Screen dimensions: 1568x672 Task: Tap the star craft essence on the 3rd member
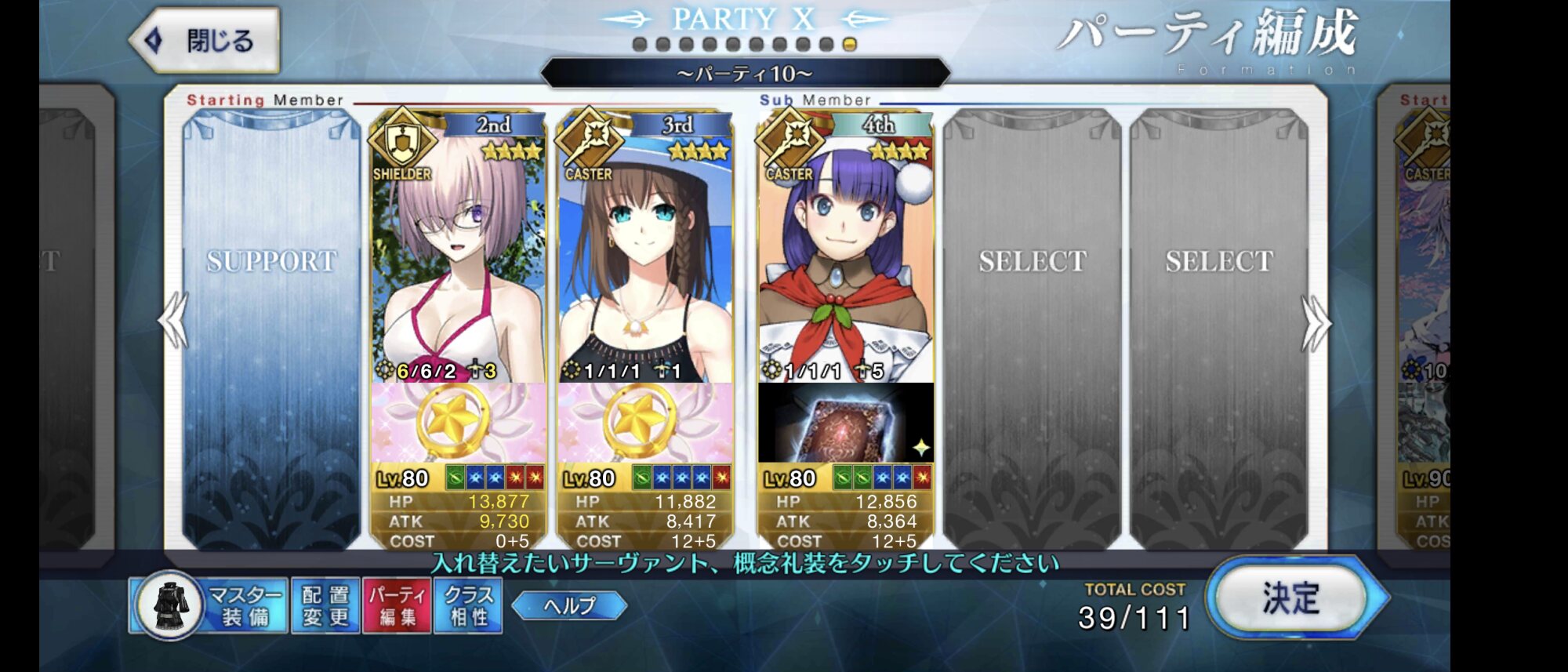click(644, 423)
